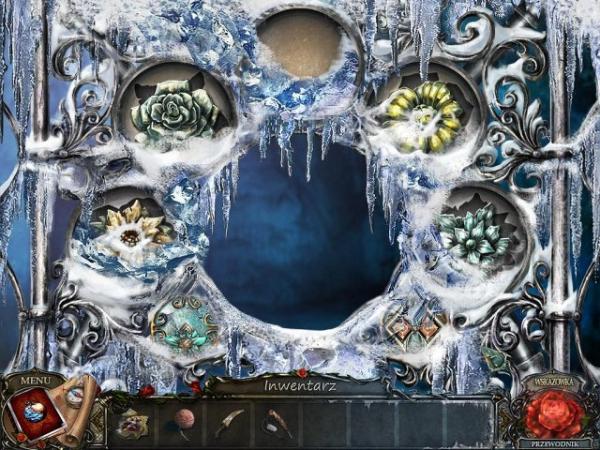Image resolution: width=600 pixels, height=450 pixels.
Task: Open the game MENU button
Action: click(x=33, y=379)
